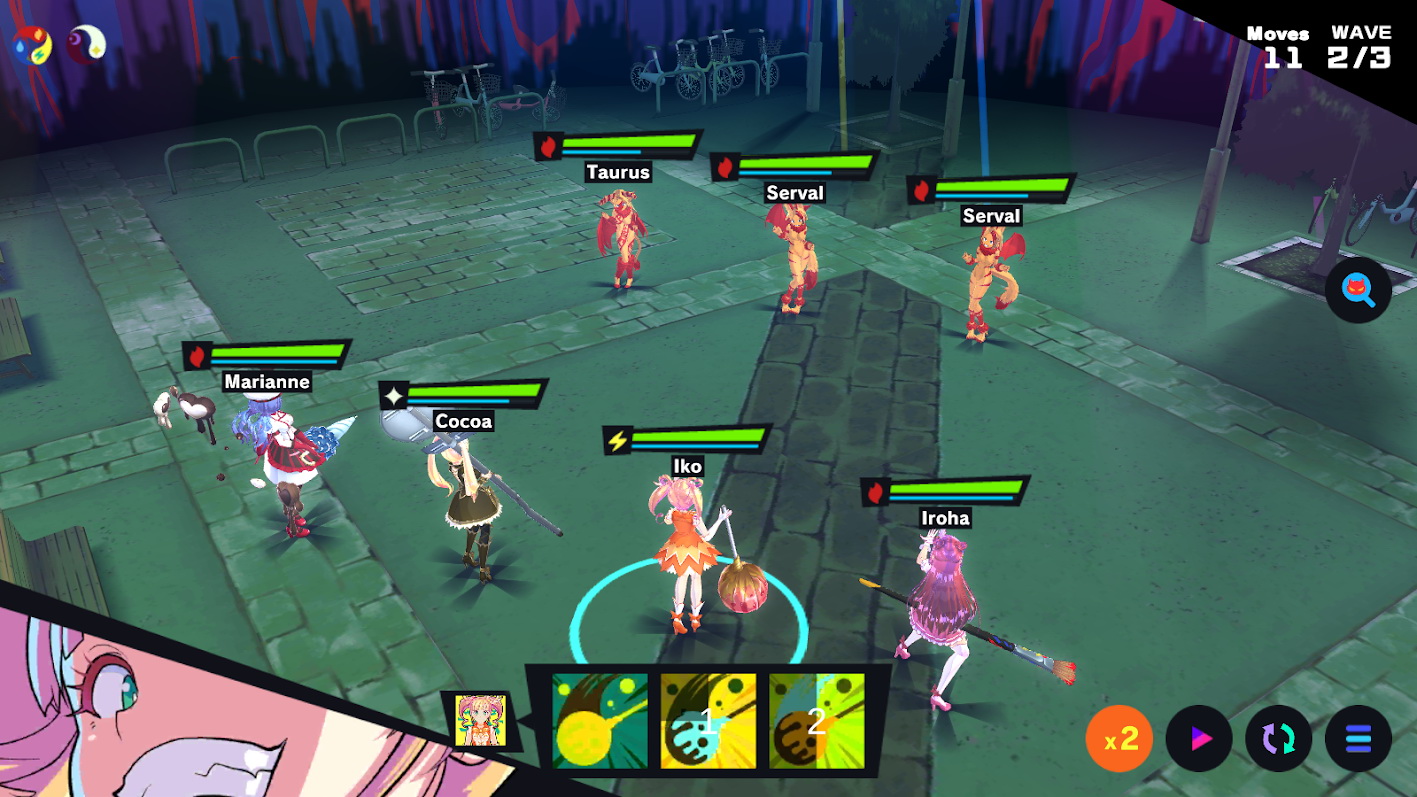The height and width of the screenshot is (797, 1417).
Task: Click Iko's small portrait beside the skills
Action: point(480,720)
